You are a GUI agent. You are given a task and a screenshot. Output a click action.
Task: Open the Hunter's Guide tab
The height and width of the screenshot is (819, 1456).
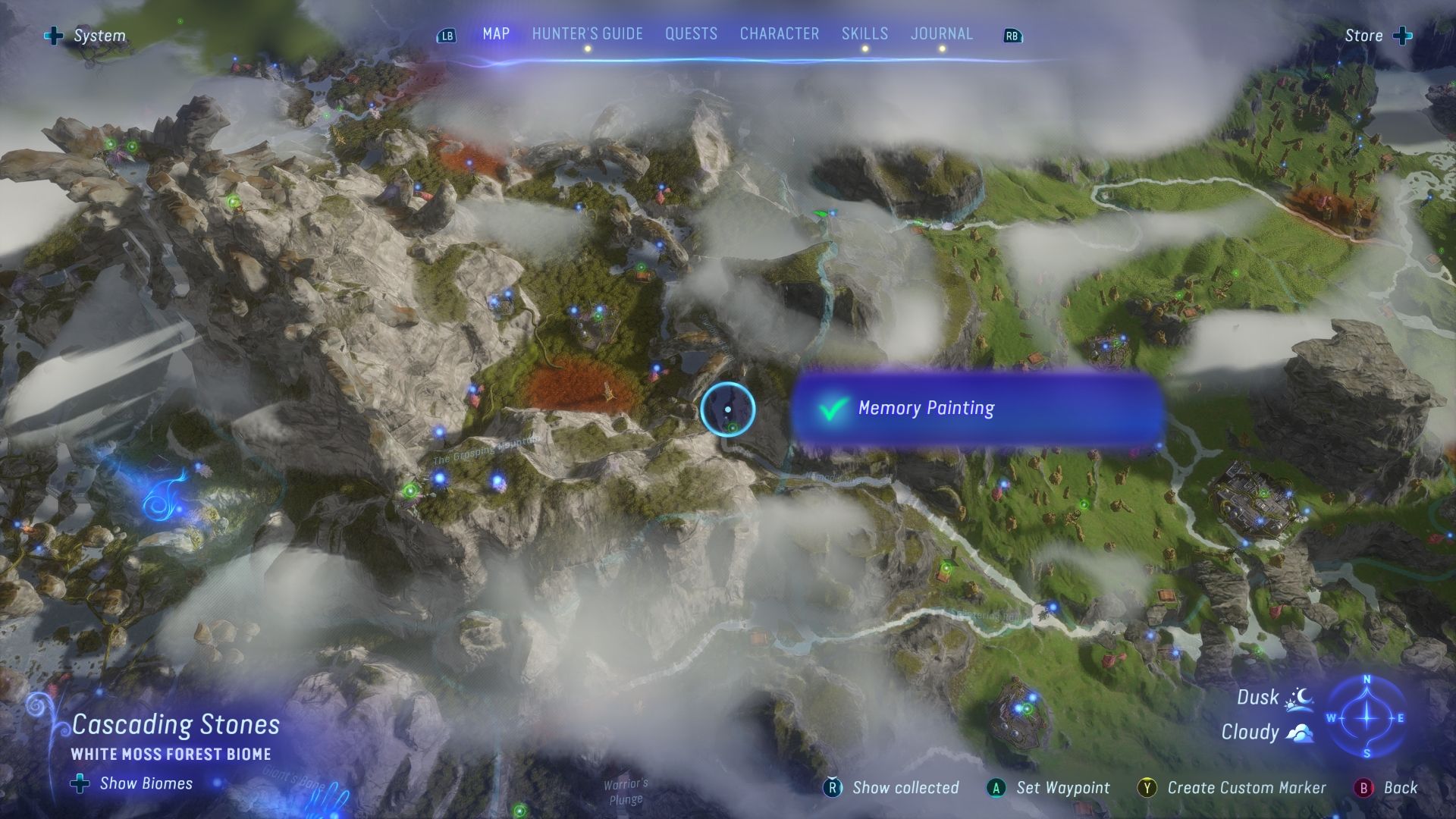pos(586,33)
